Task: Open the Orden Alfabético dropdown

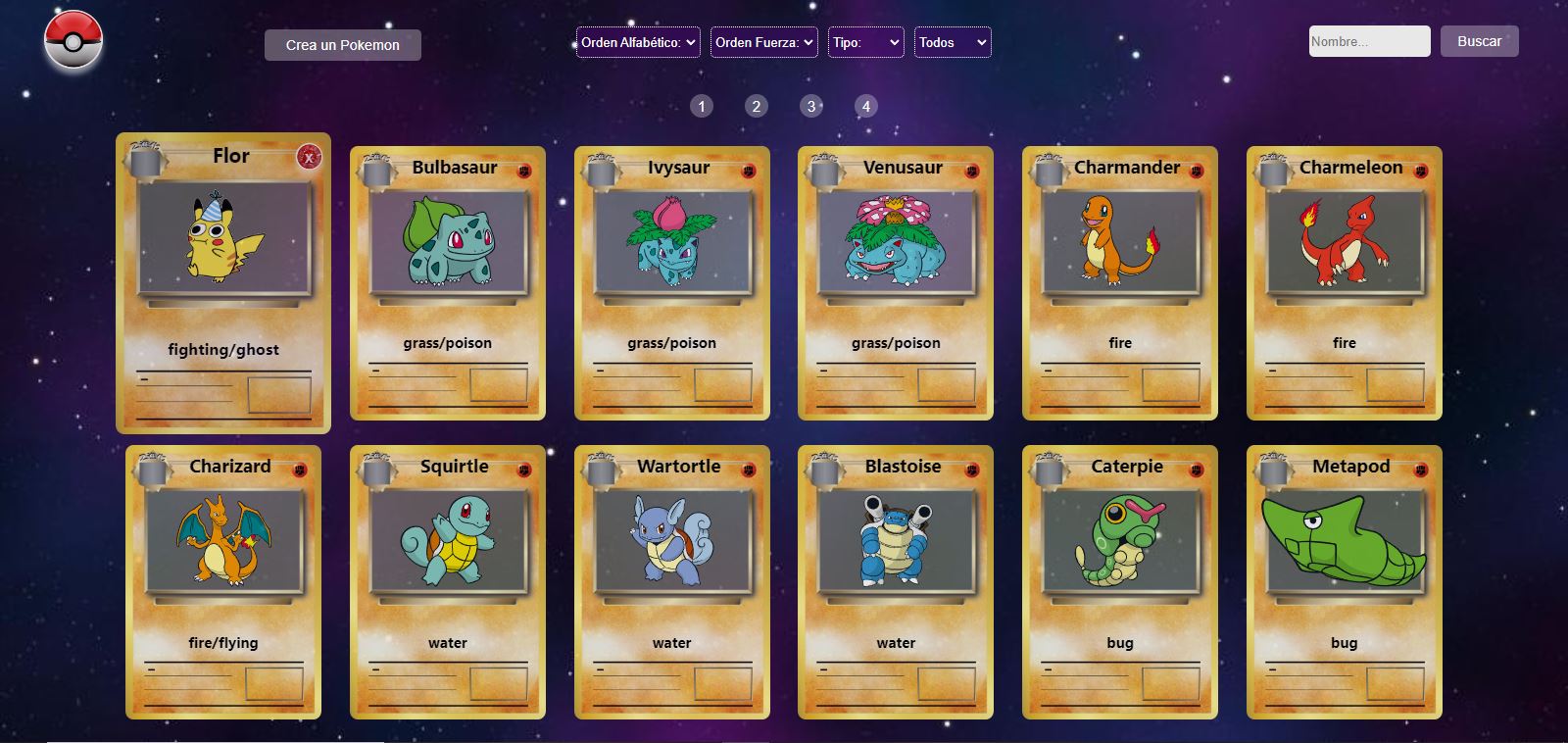Action: click(x=638, y=42)
